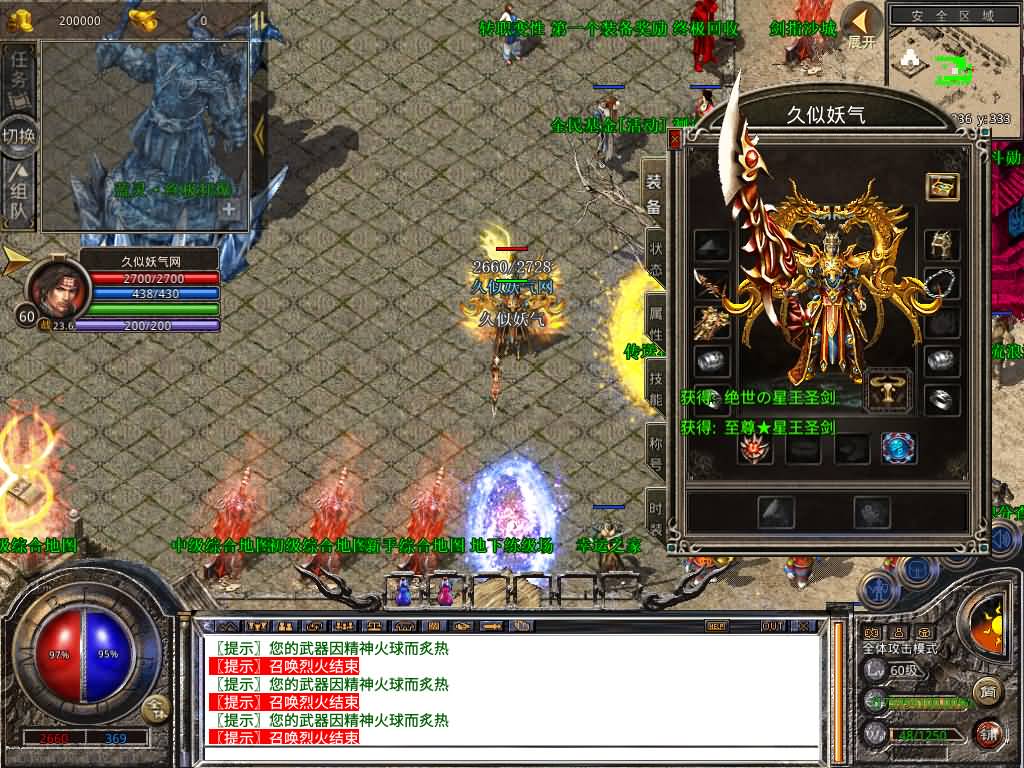Switch to the 状态 status tab
1024x768 pixels.
tap(655, 255)
